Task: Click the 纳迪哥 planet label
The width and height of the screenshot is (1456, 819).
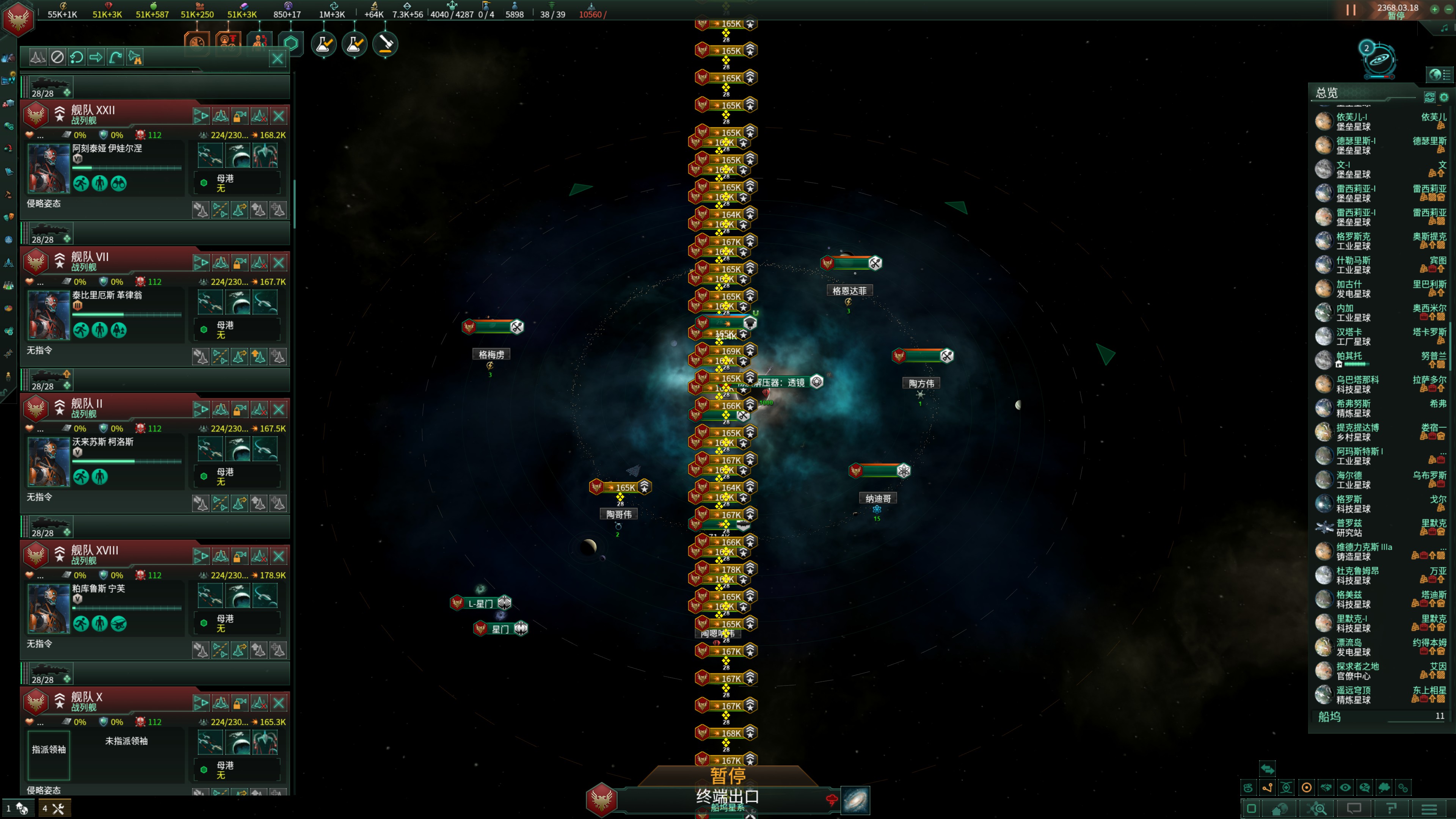Action: pyautogui.click(x=878, y=499)
